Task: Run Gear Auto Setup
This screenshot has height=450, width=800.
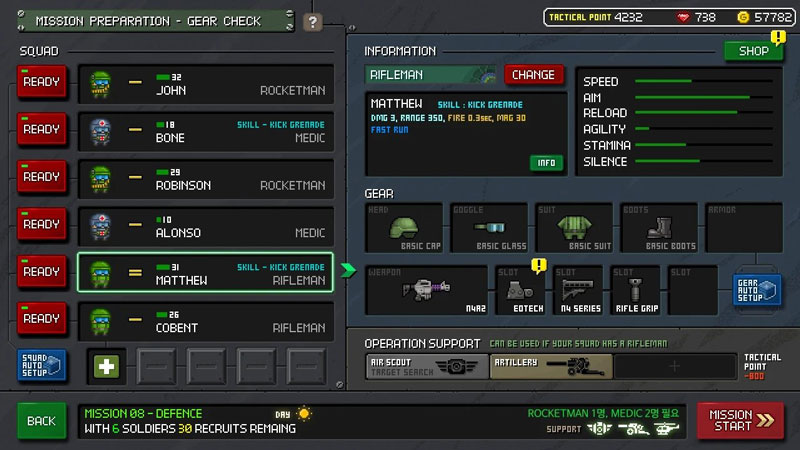Action: [757, 291]
